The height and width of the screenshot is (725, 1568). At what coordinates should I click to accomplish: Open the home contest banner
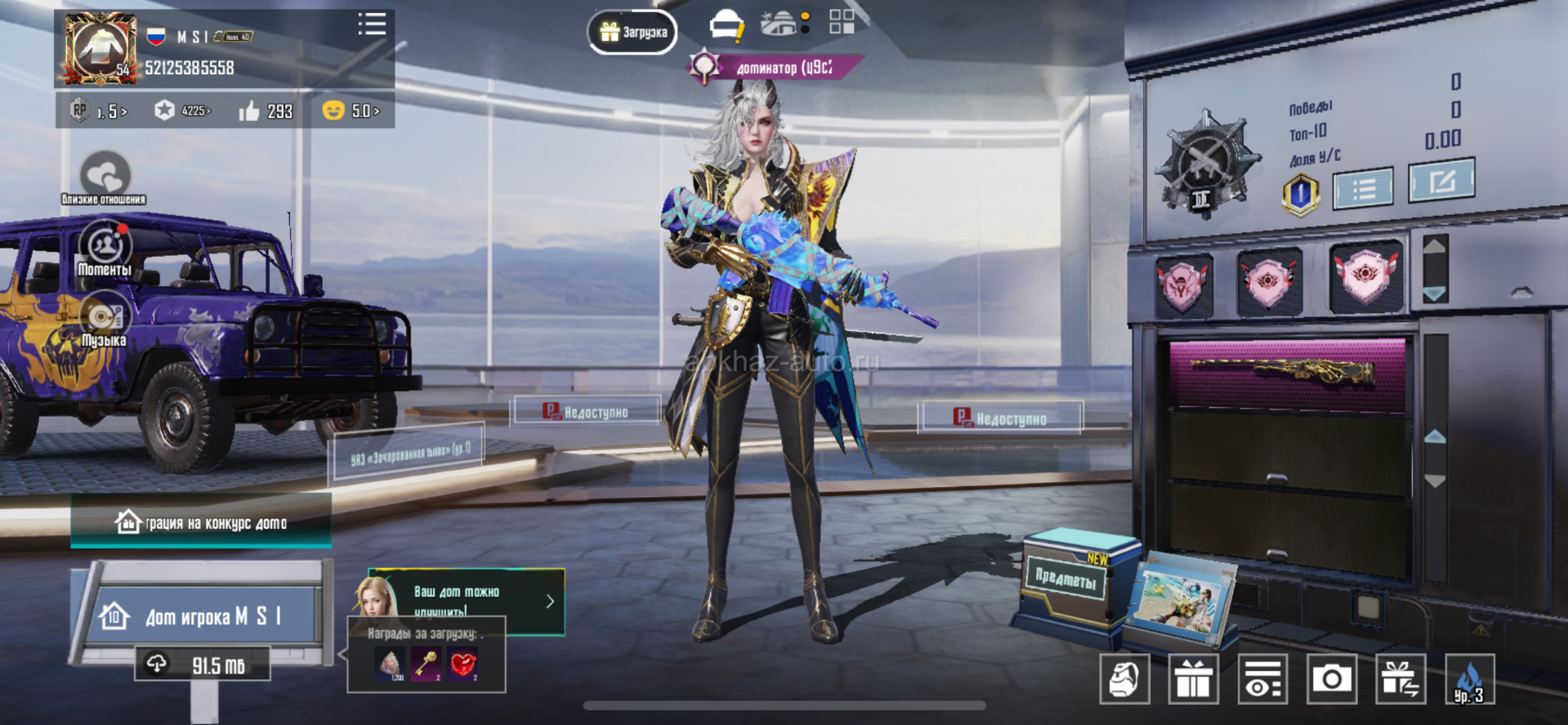[201, 522]
